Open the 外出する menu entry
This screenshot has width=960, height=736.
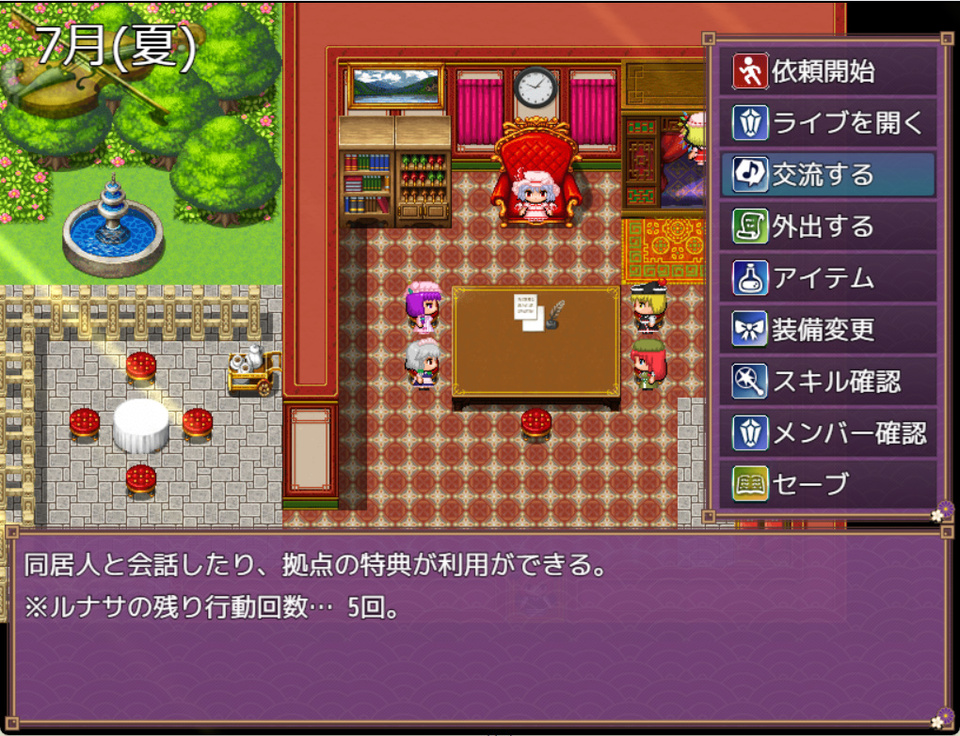827,227
